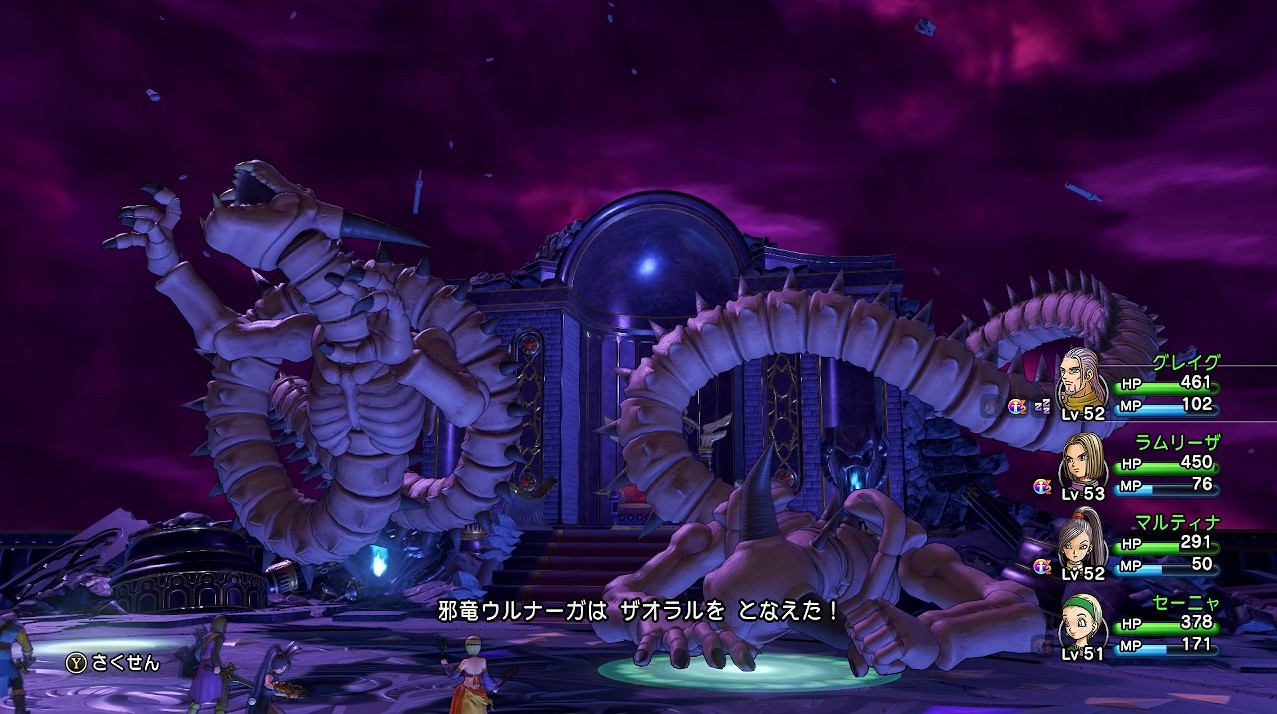Viewport: 1277px width, 714px height.
Task: View the round buff icon beside マルティナ
Action: pyautogui.click(x=1042, y=566)
